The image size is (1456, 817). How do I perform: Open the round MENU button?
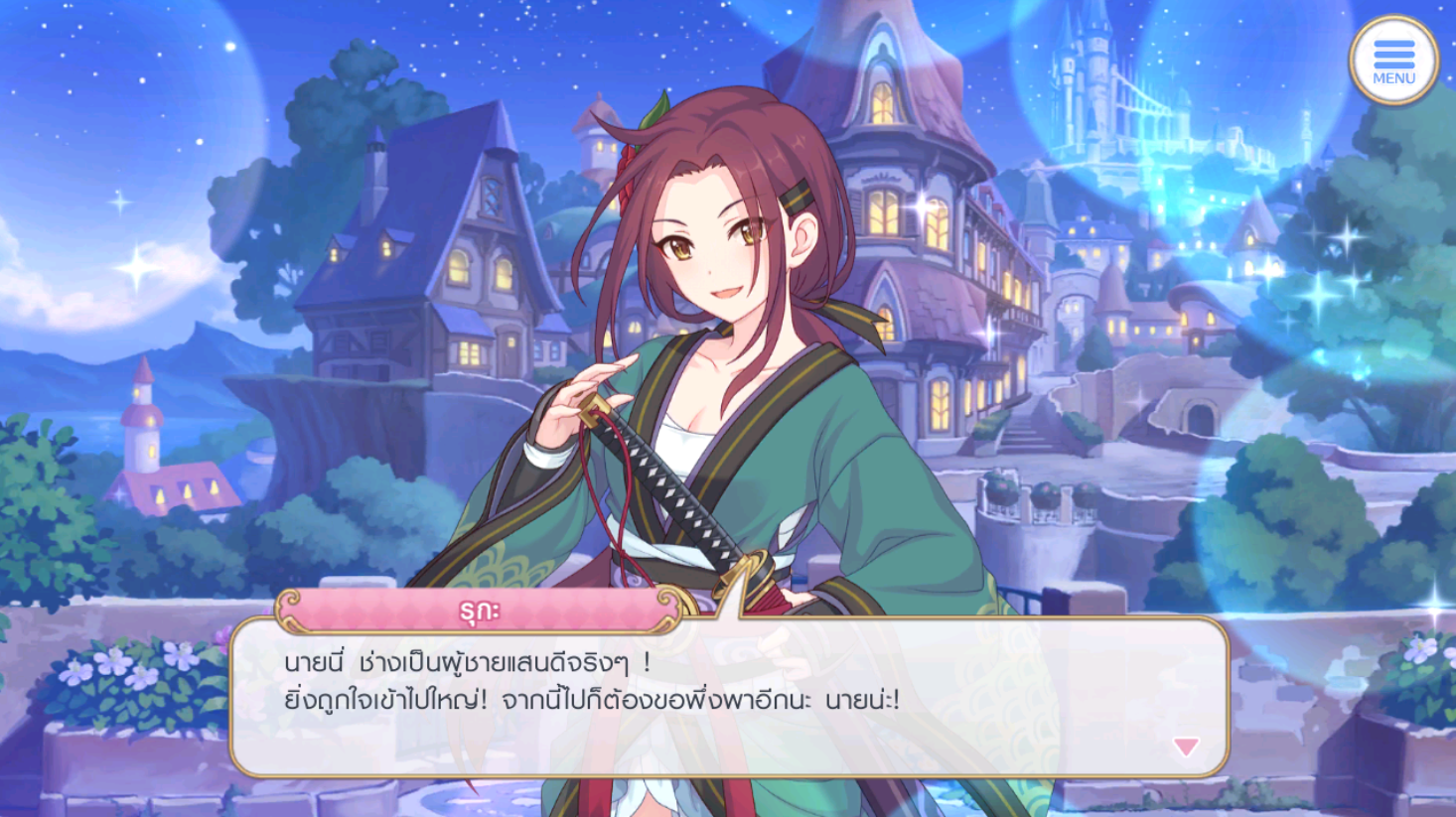pos(1393,61)
